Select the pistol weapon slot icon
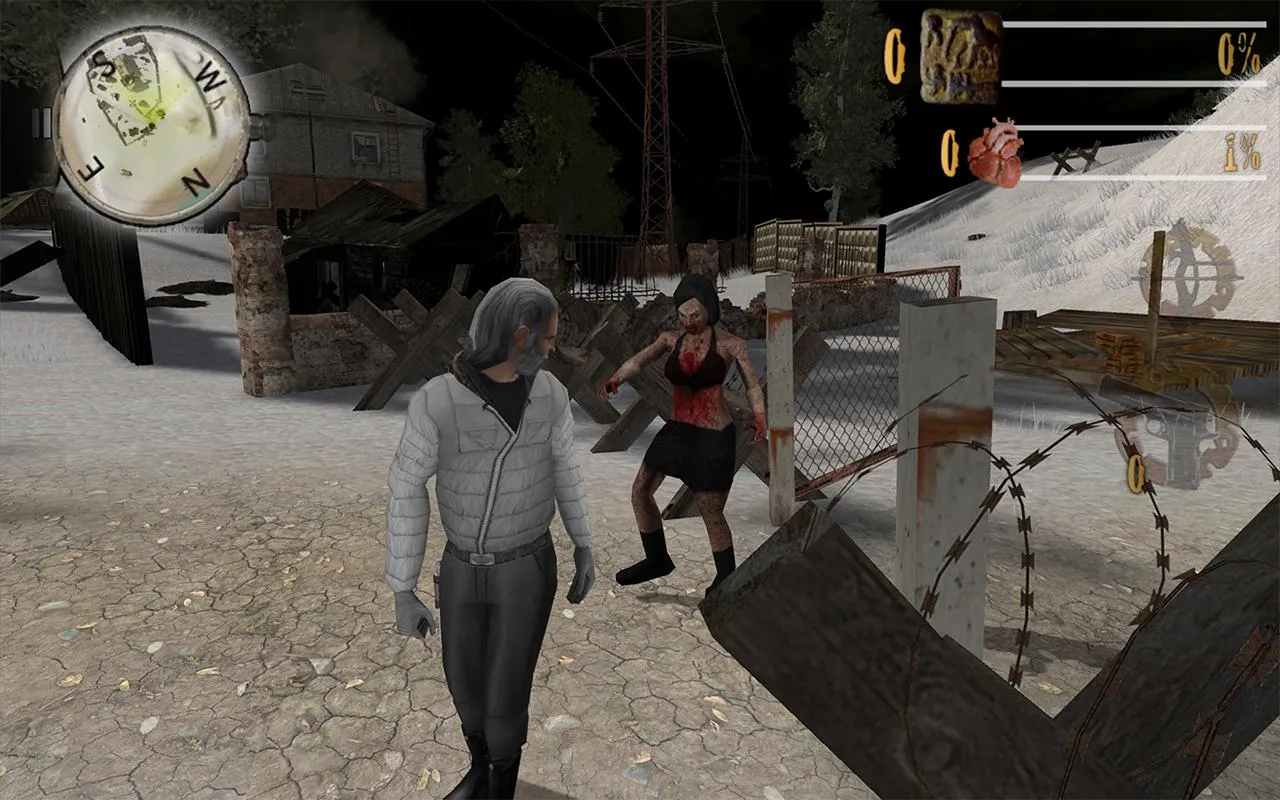The image size is (1280, 800). (1183, 440)
